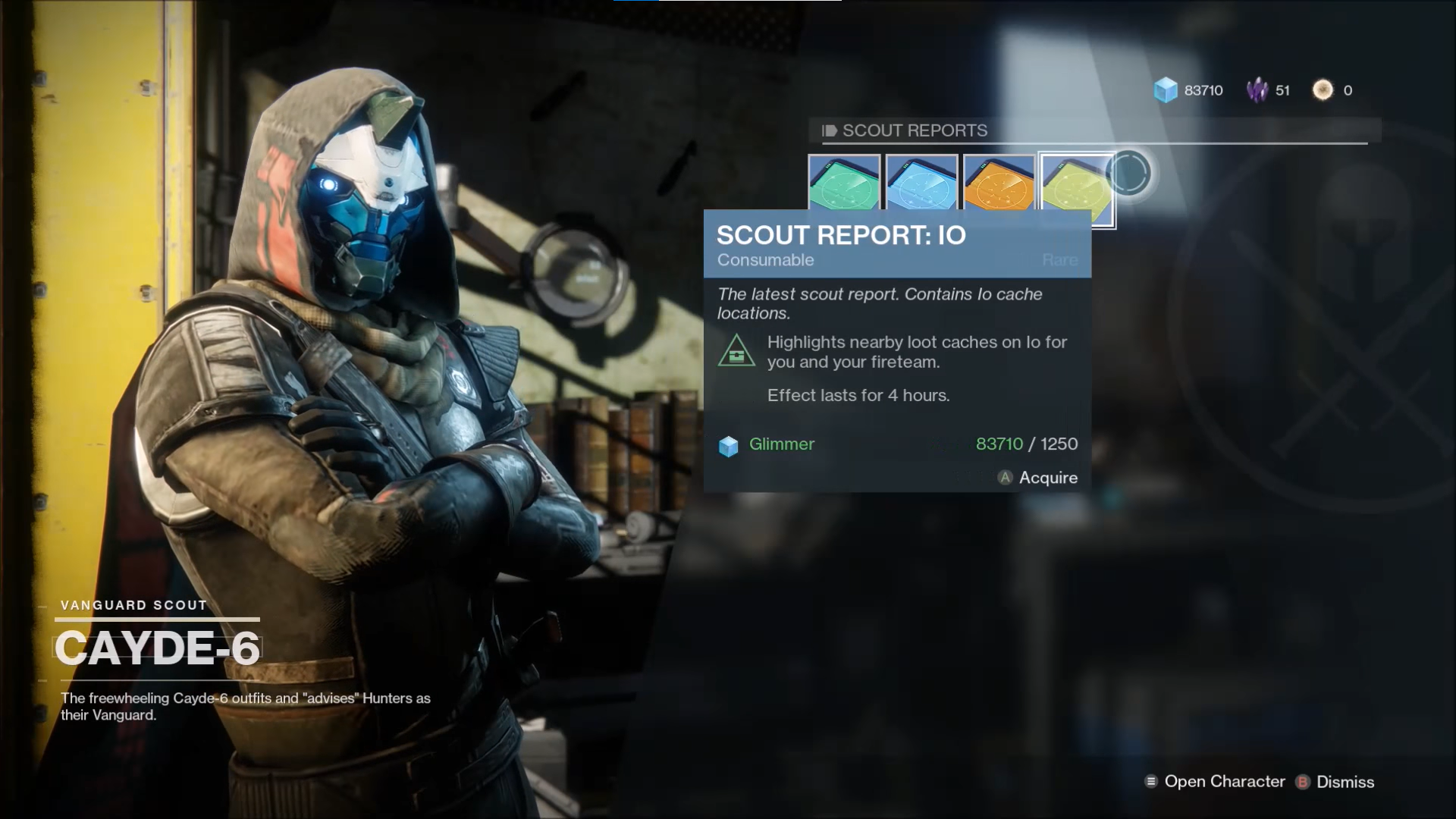Click Dismiss to leave Cayde-6

[1346, 781]
